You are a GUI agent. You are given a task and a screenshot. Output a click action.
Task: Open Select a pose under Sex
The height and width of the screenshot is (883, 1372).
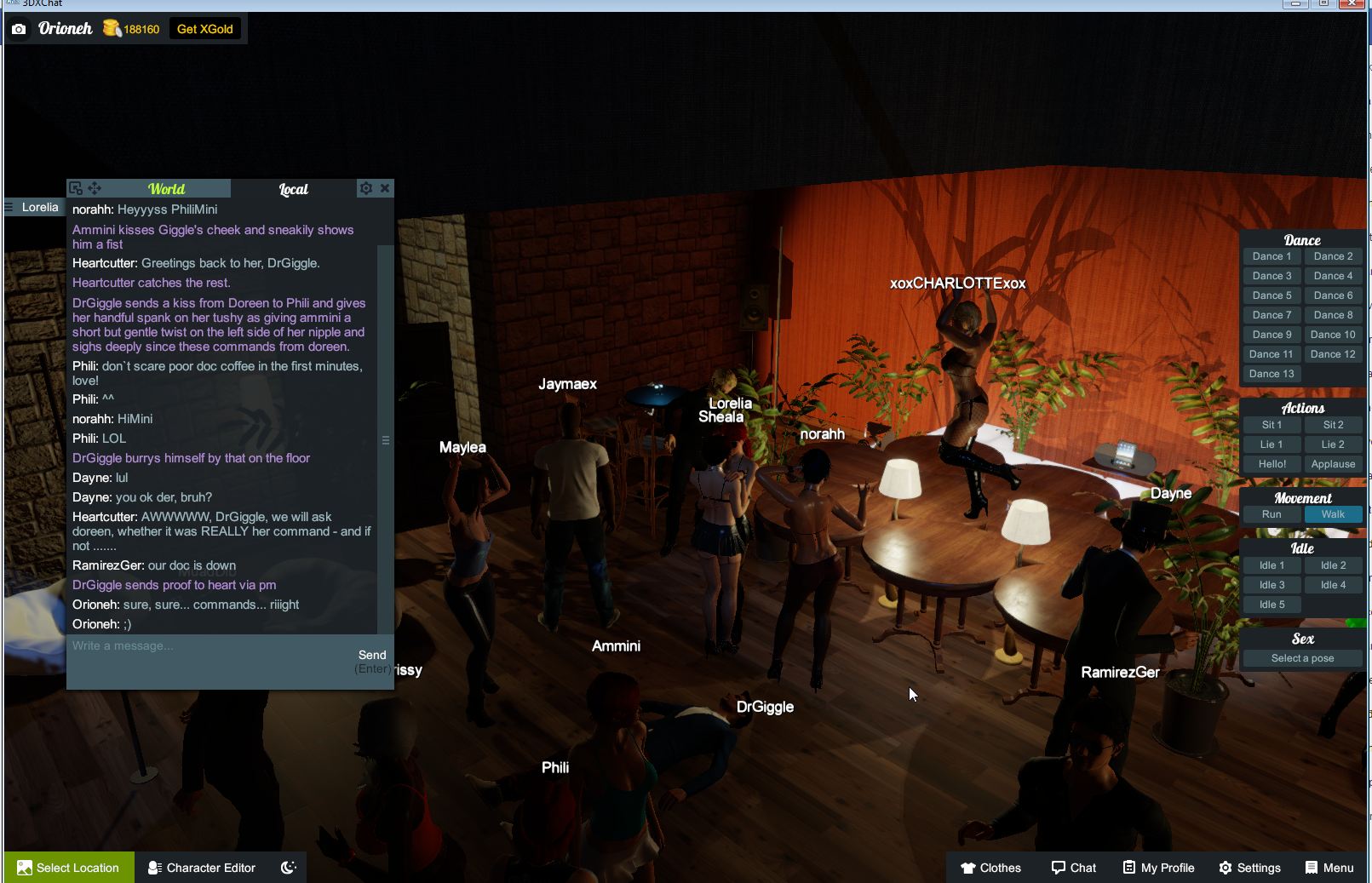[1302, 657]
